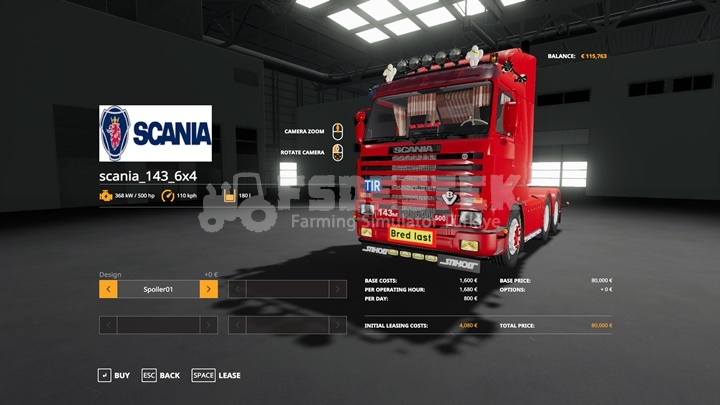Buy the Scania truck

(x=113, y=375)
